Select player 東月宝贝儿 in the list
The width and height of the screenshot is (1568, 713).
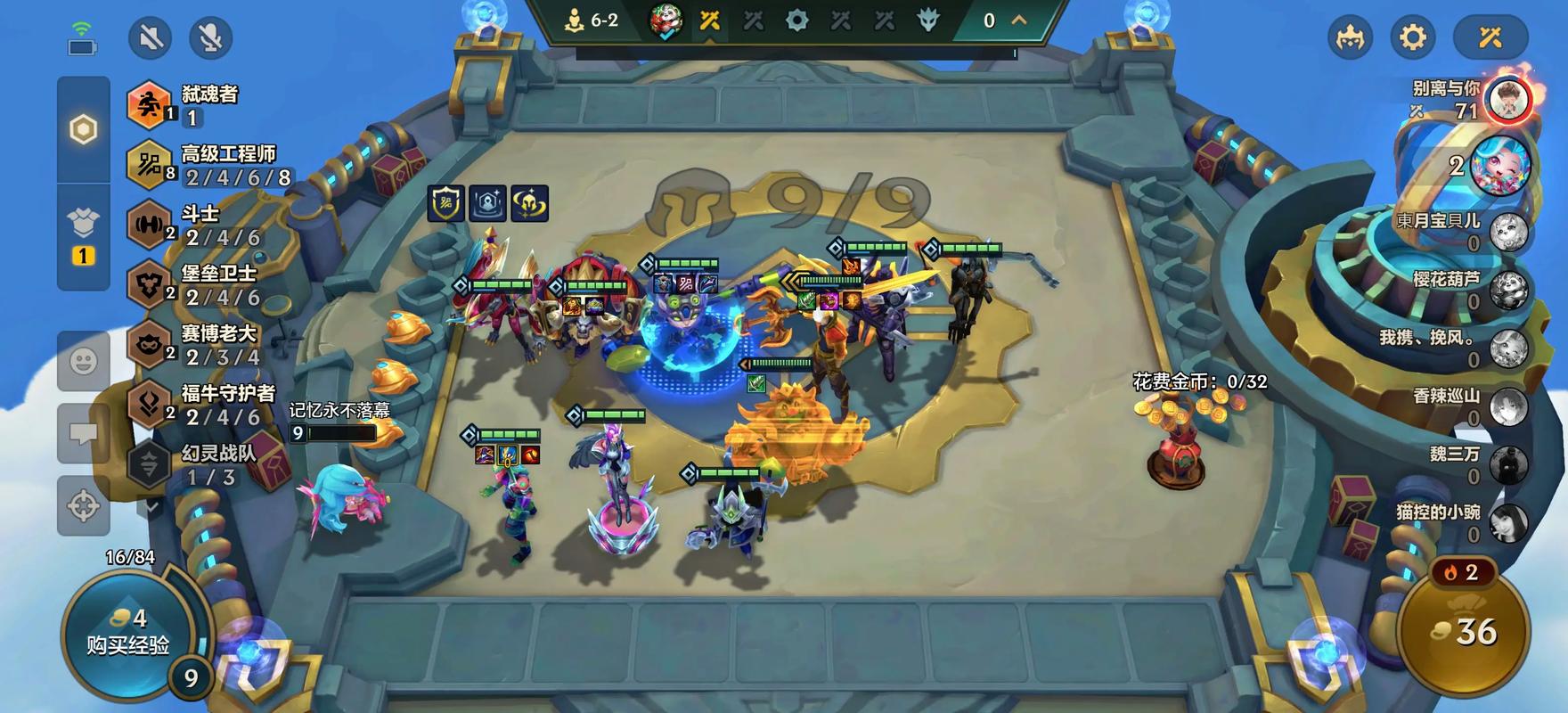[x=1461, y=231]
